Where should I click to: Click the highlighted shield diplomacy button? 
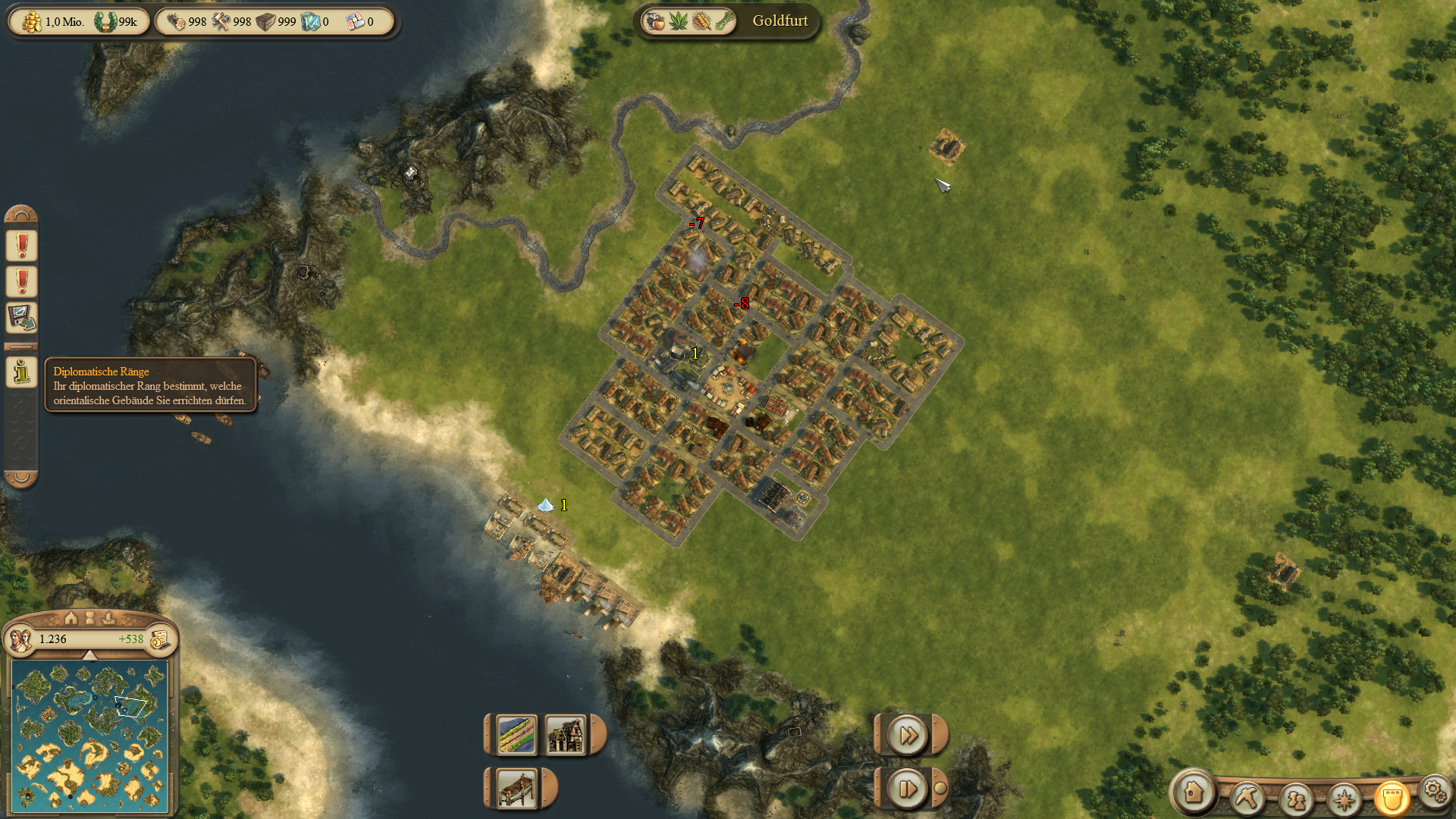pos(1392,798)
